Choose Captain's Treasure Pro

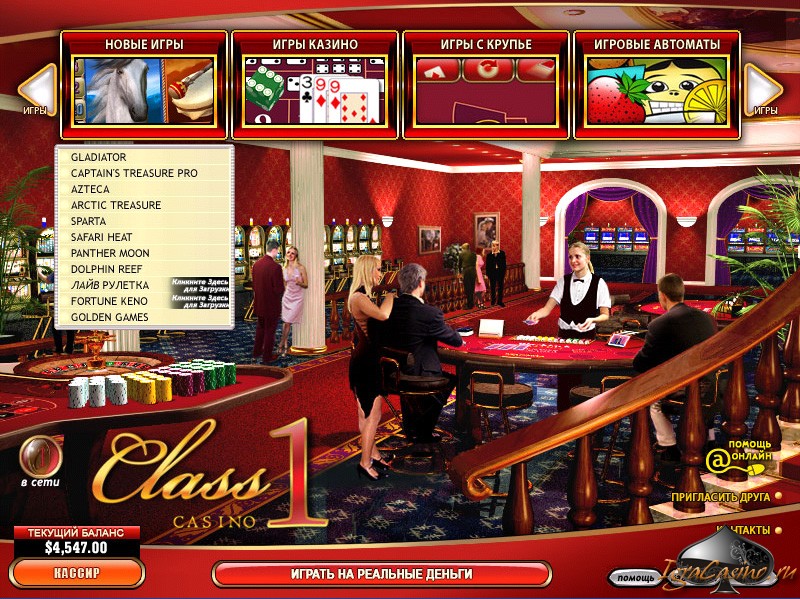(x=134, y=173)
